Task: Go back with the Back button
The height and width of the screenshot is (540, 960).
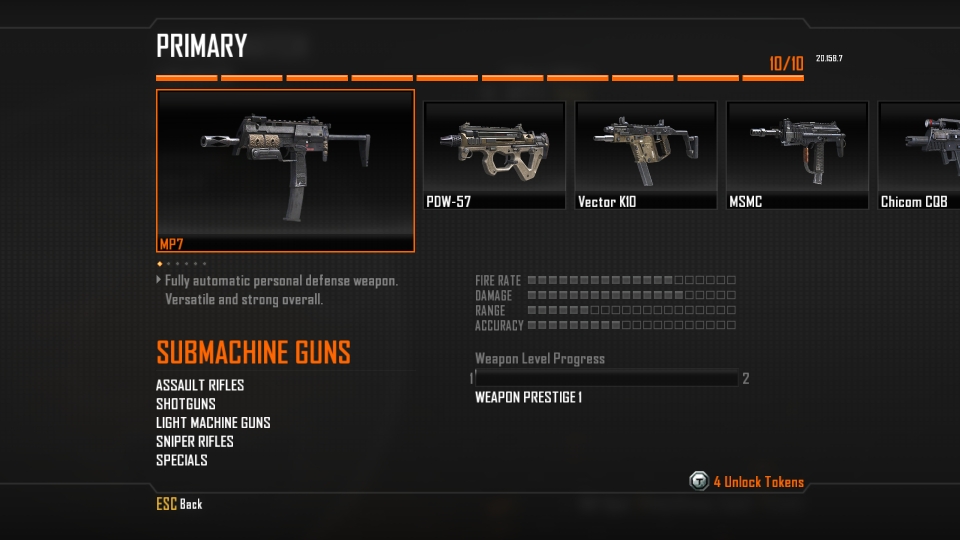Action: pyautogui.click(x=180, y=504)
